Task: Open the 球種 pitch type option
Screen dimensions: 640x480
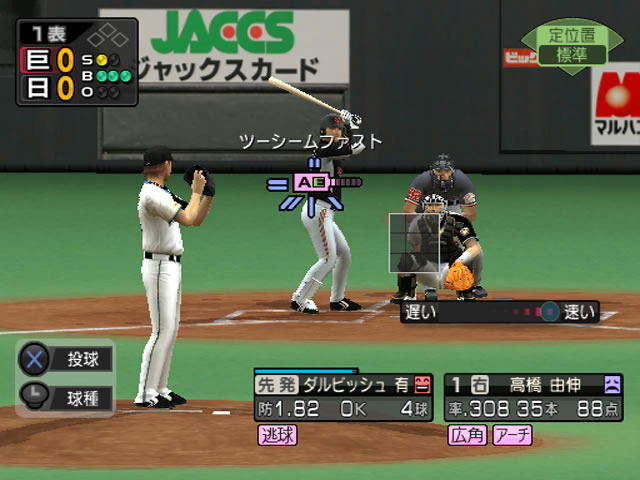Action: (x=66, y=395)
